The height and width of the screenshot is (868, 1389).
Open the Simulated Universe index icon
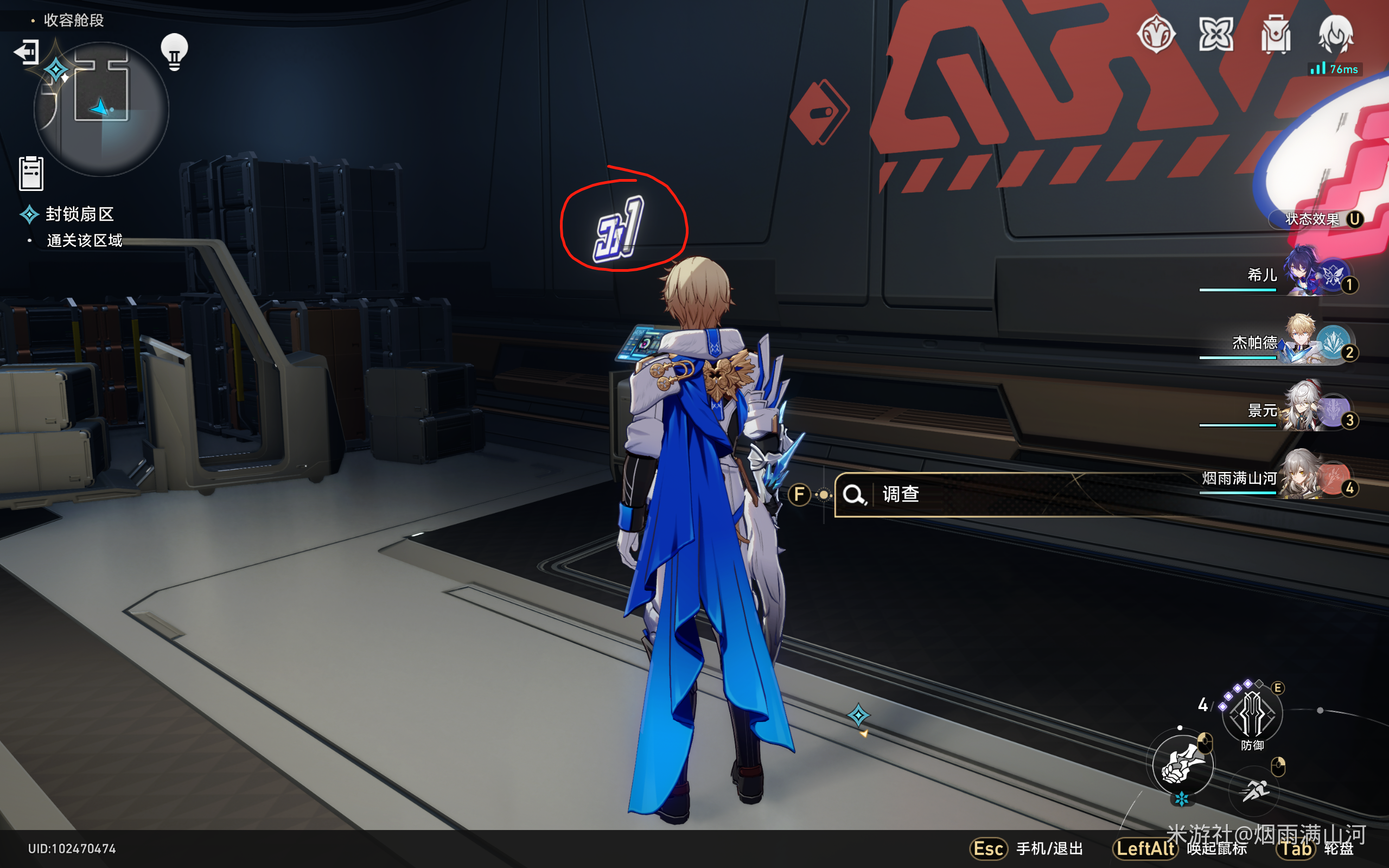coord(1155,34)
